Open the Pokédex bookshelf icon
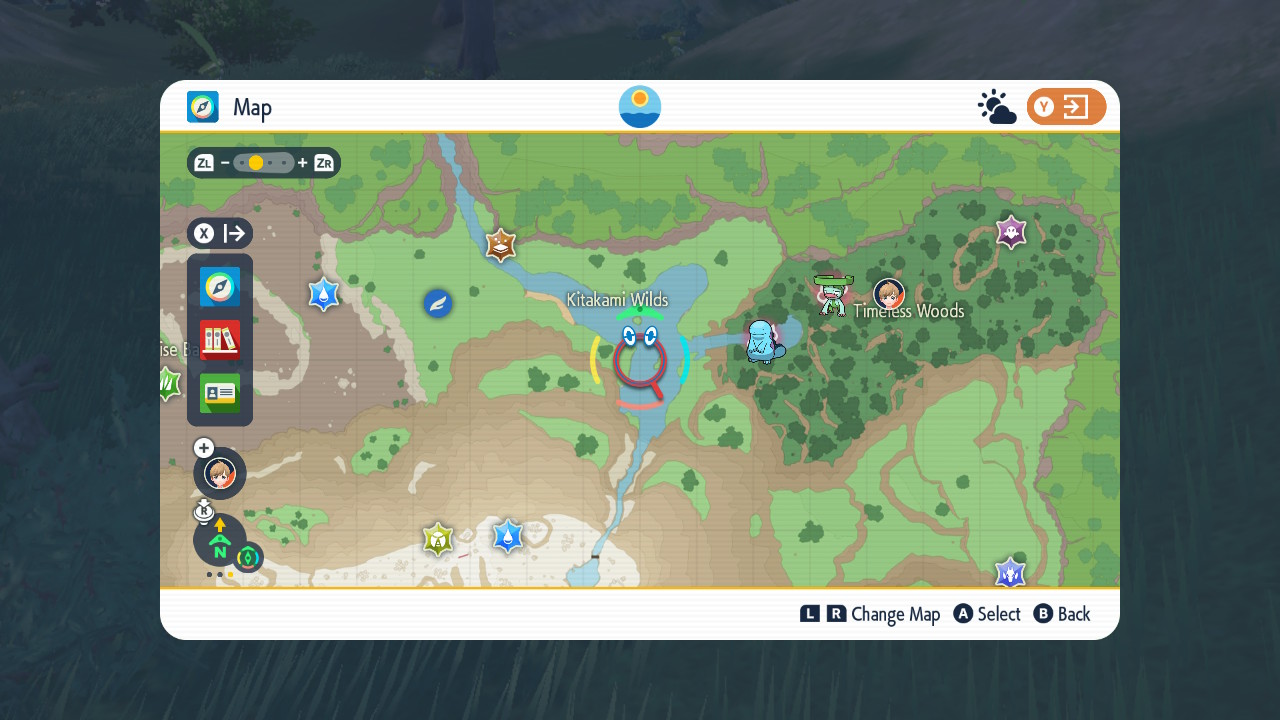 click(220, 340)
